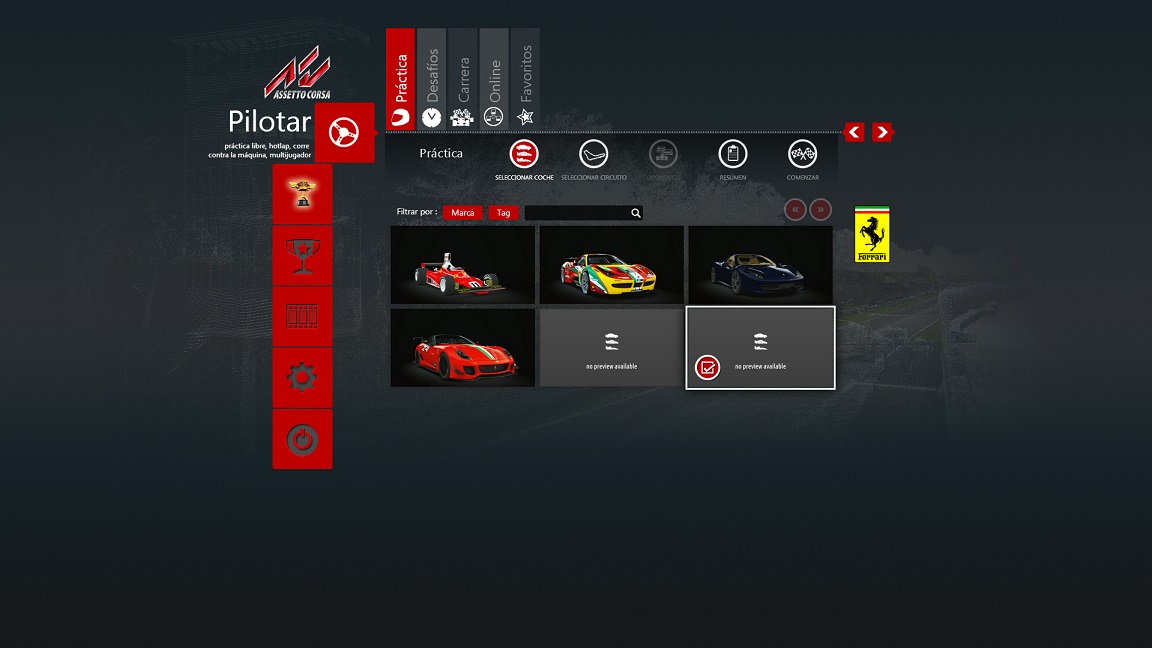1152x648 pixels.
Task: Switch to the Práctica tab
Action: click(400, 80)
